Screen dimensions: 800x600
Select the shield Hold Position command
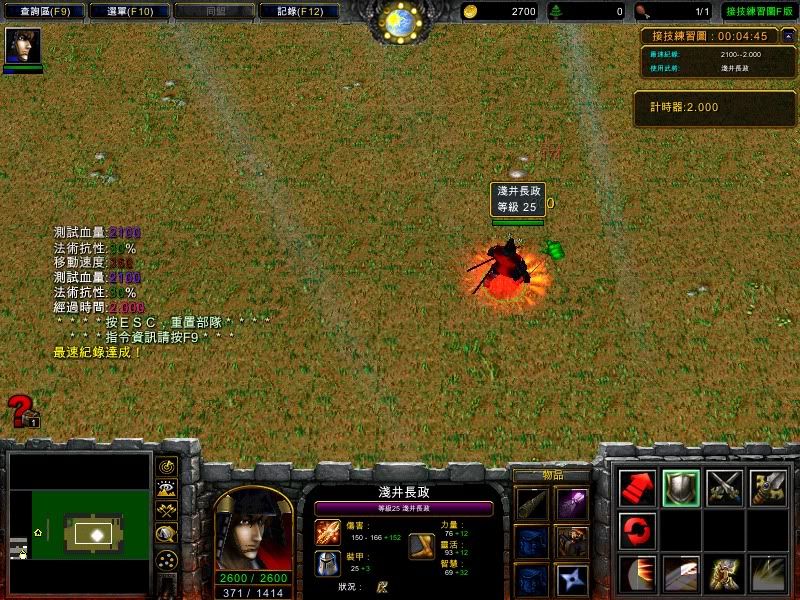pyautogui.click(x=681, y=487)
